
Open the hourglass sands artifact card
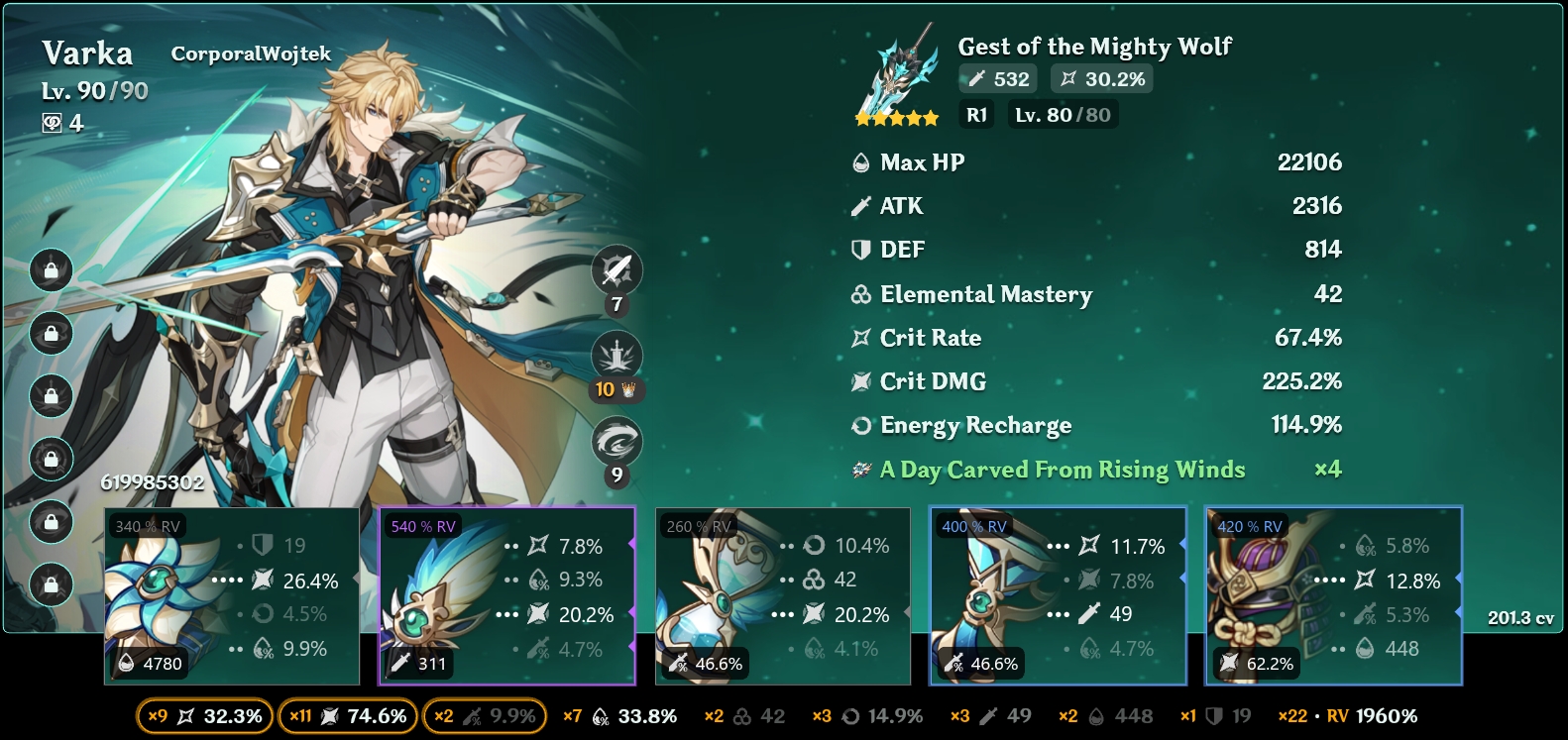(782, 595)
